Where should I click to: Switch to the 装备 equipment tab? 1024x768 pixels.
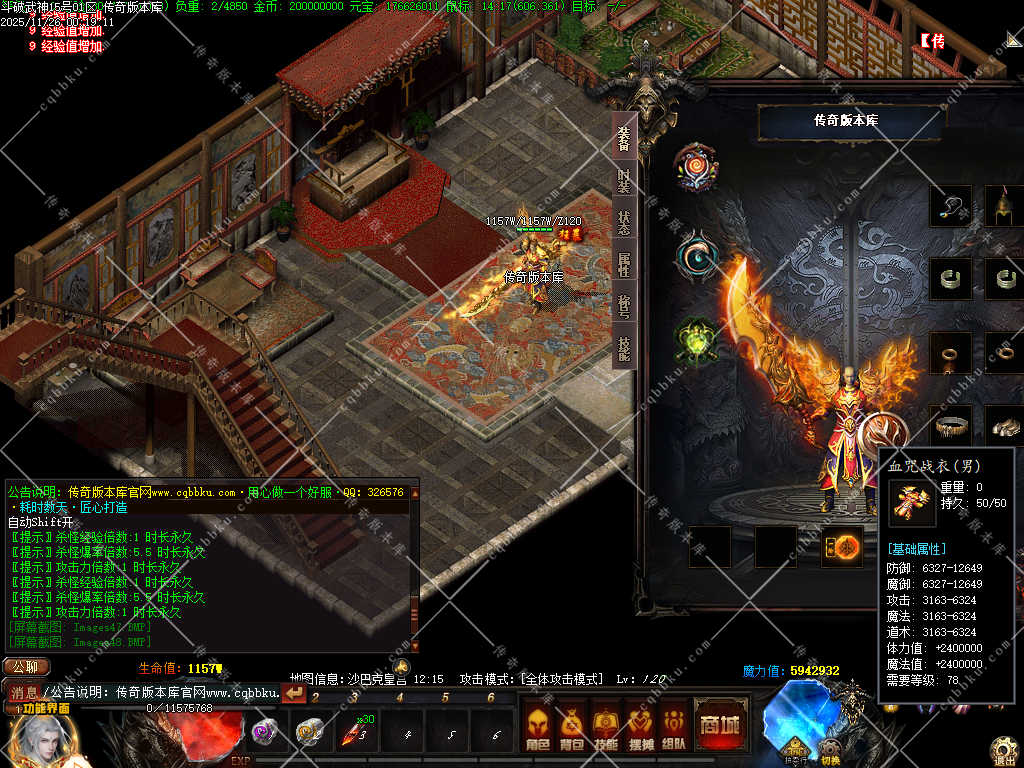click(624, 139)
